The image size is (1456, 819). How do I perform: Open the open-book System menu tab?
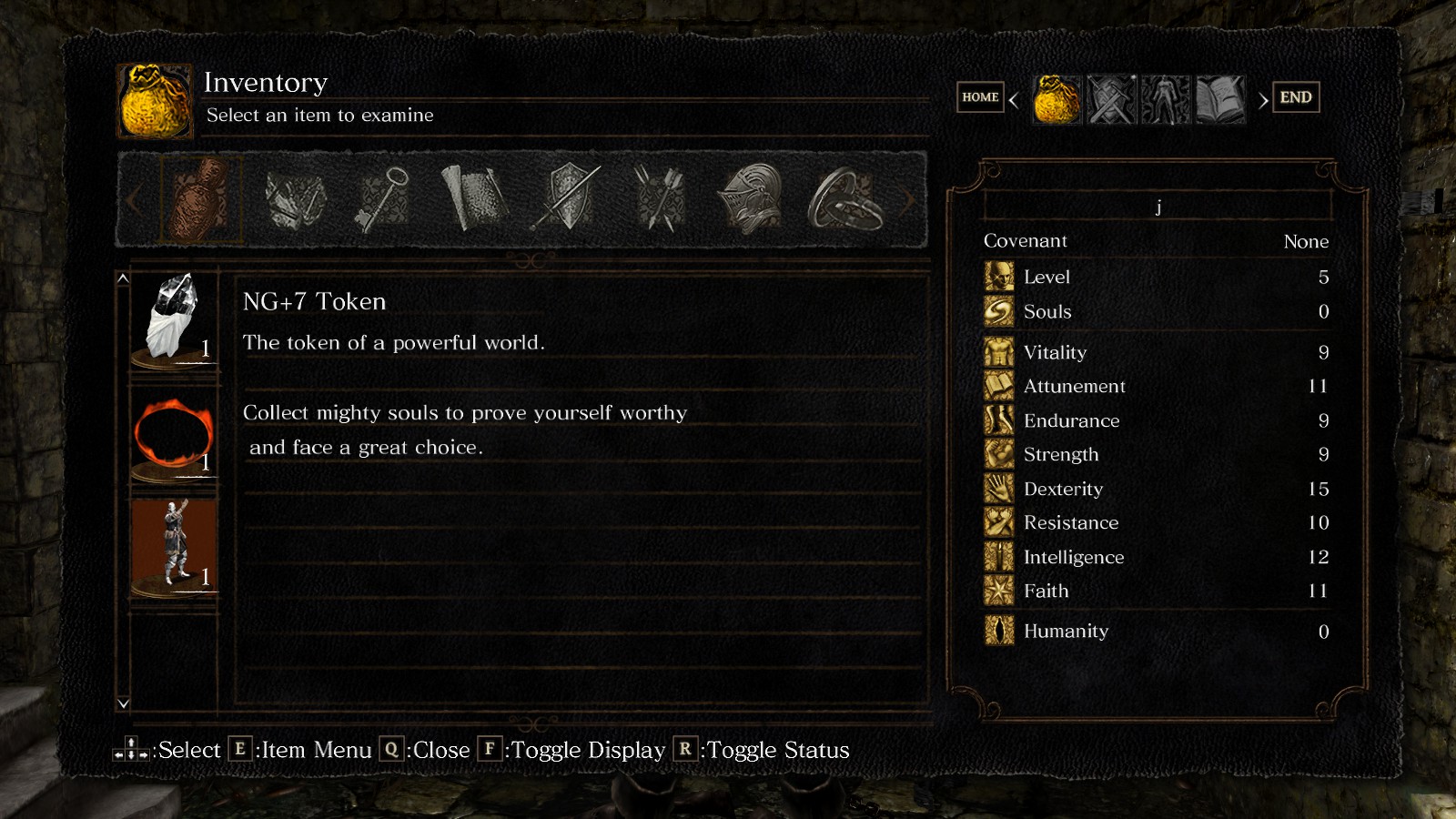[1219, 99]
